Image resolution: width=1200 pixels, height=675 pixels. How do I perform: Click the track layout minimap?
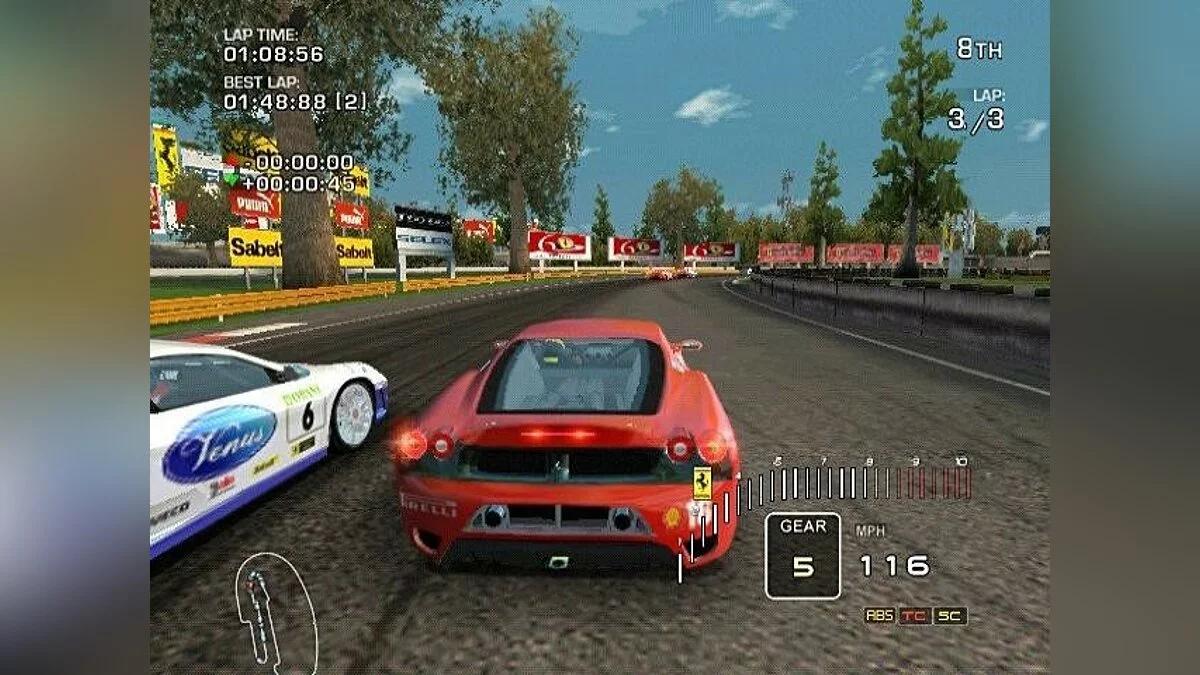272,610
